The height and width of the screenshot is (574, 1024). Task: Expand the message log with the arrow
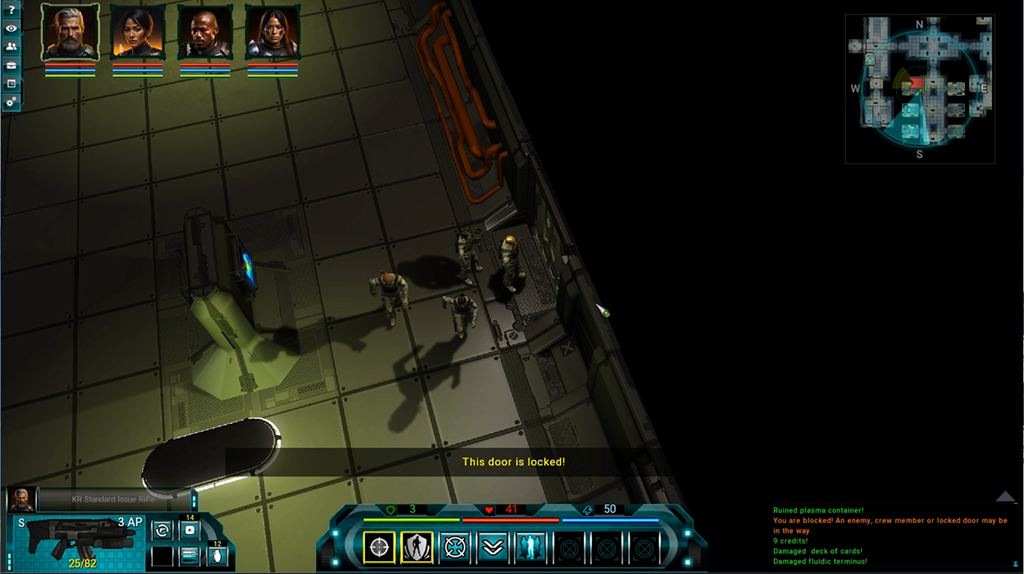(1005, 497)
